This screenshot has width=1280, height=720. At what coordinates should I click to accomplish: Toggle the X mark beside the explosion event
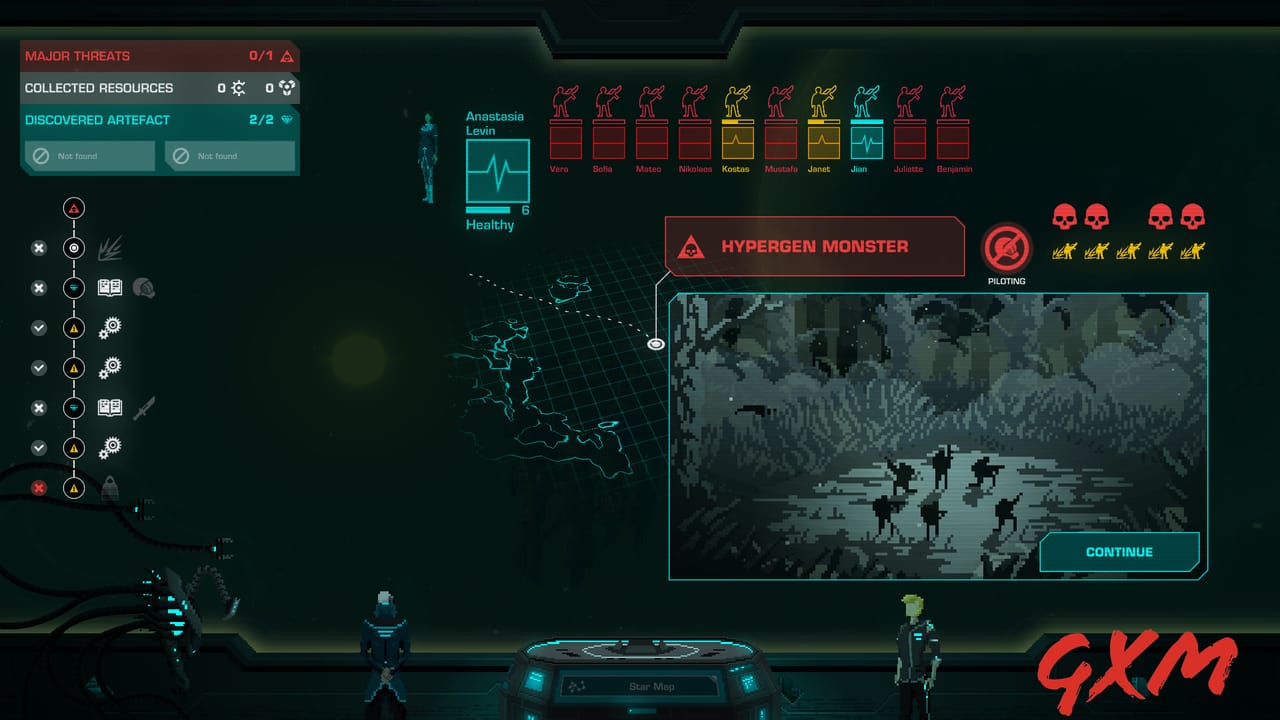(38, 248)
